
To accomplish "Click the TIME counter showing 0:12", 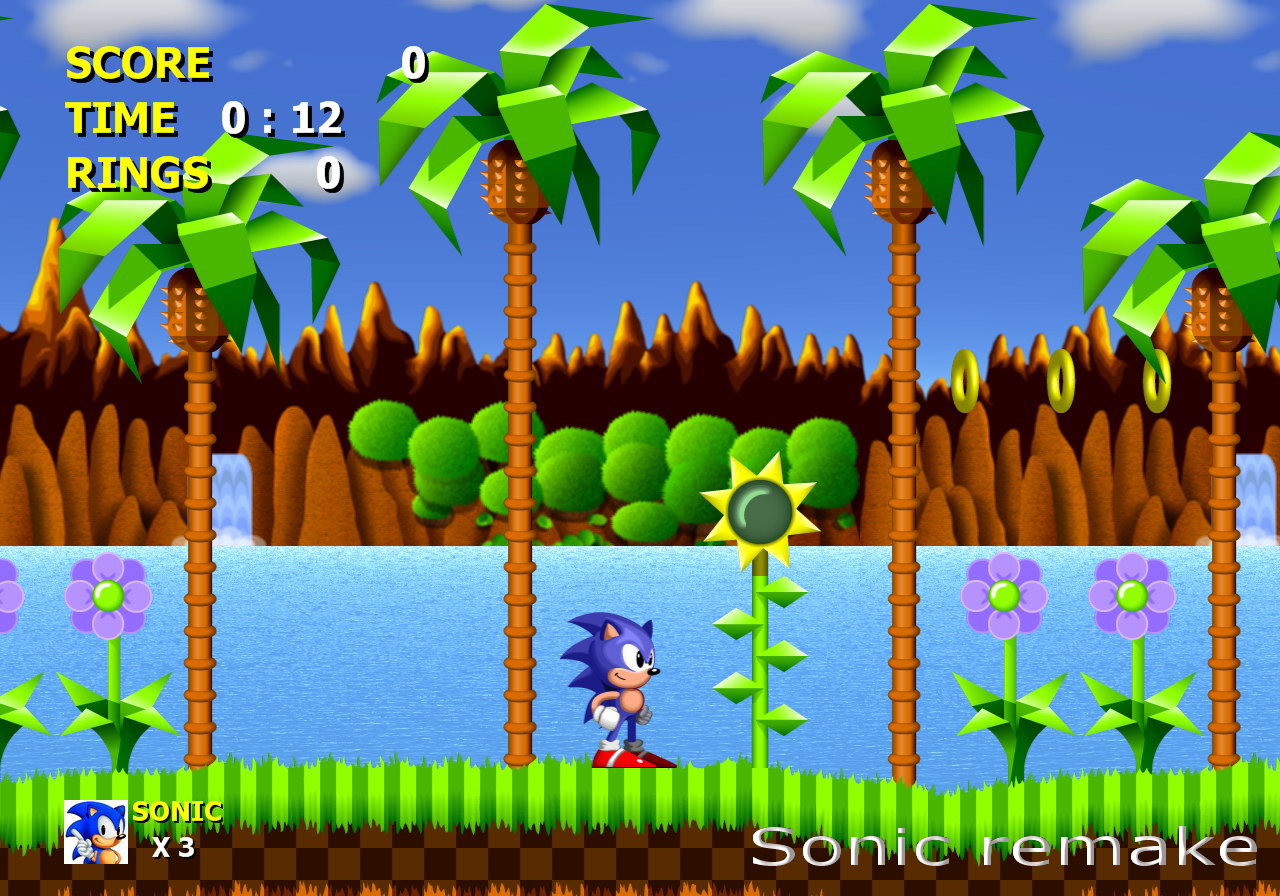I will tap(282, 120).
